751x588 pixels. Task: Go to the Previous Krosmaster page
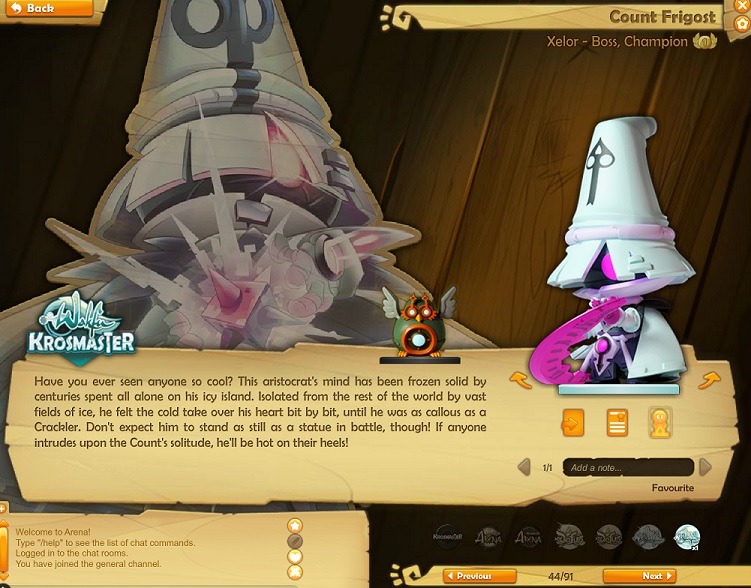pos(479,576)
